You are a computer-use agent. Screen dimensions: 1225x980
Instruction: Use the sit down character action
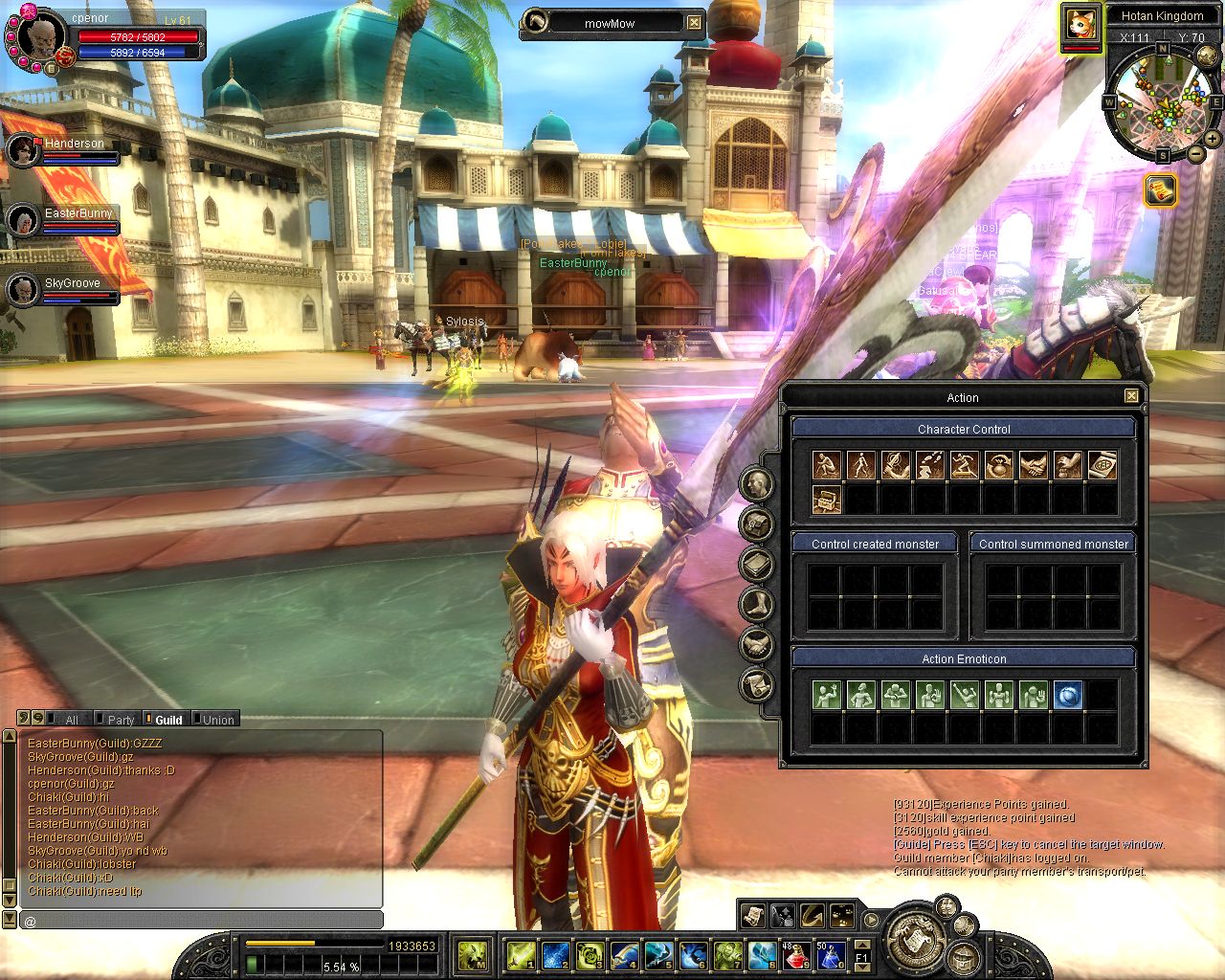(x=826, y=466)
